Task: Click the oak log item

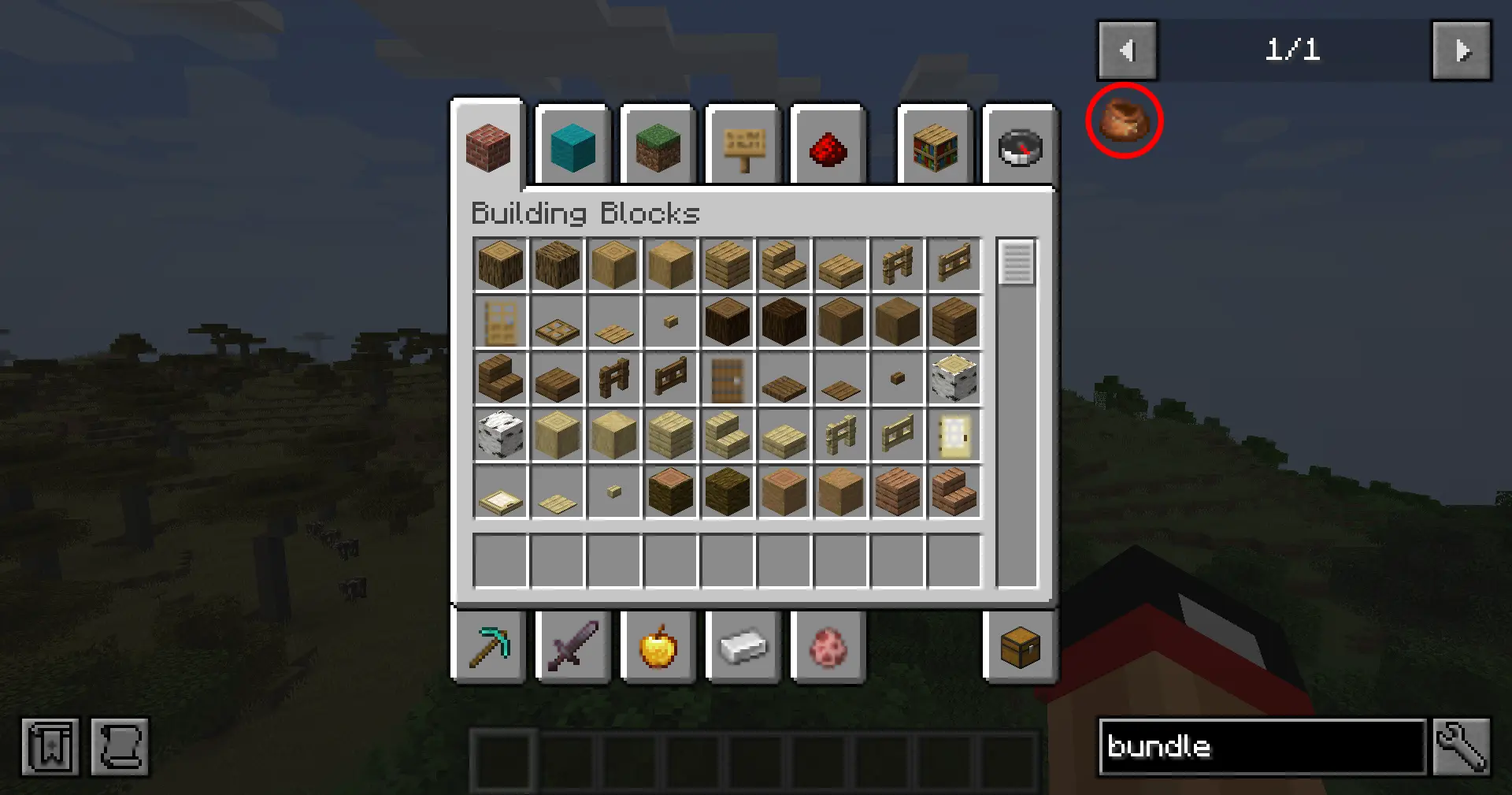Action: click(x=500, y=265)
